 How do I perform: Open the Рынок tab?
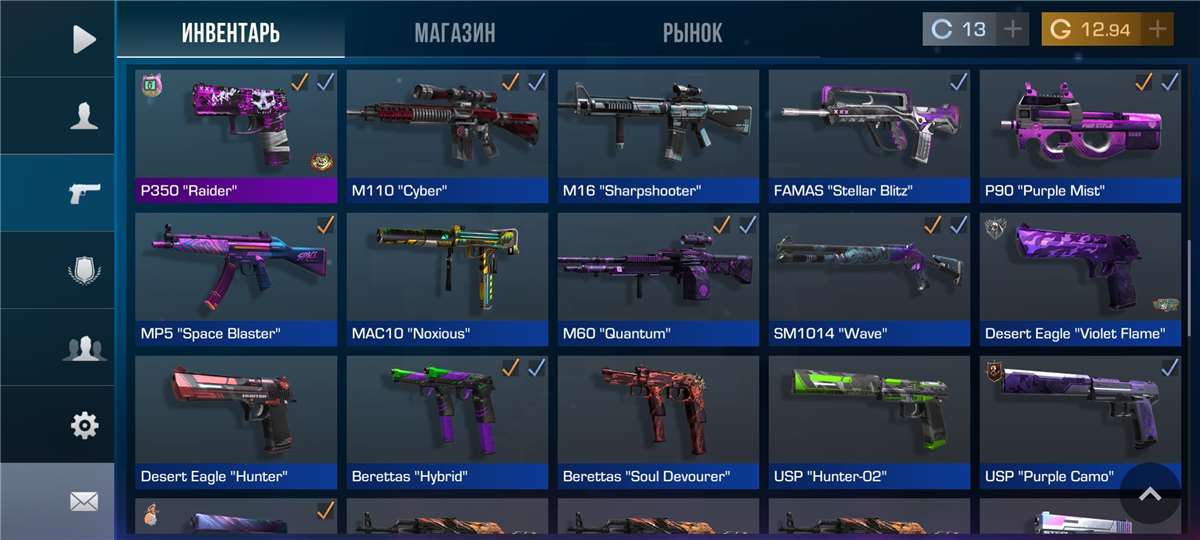pos(692,31)
